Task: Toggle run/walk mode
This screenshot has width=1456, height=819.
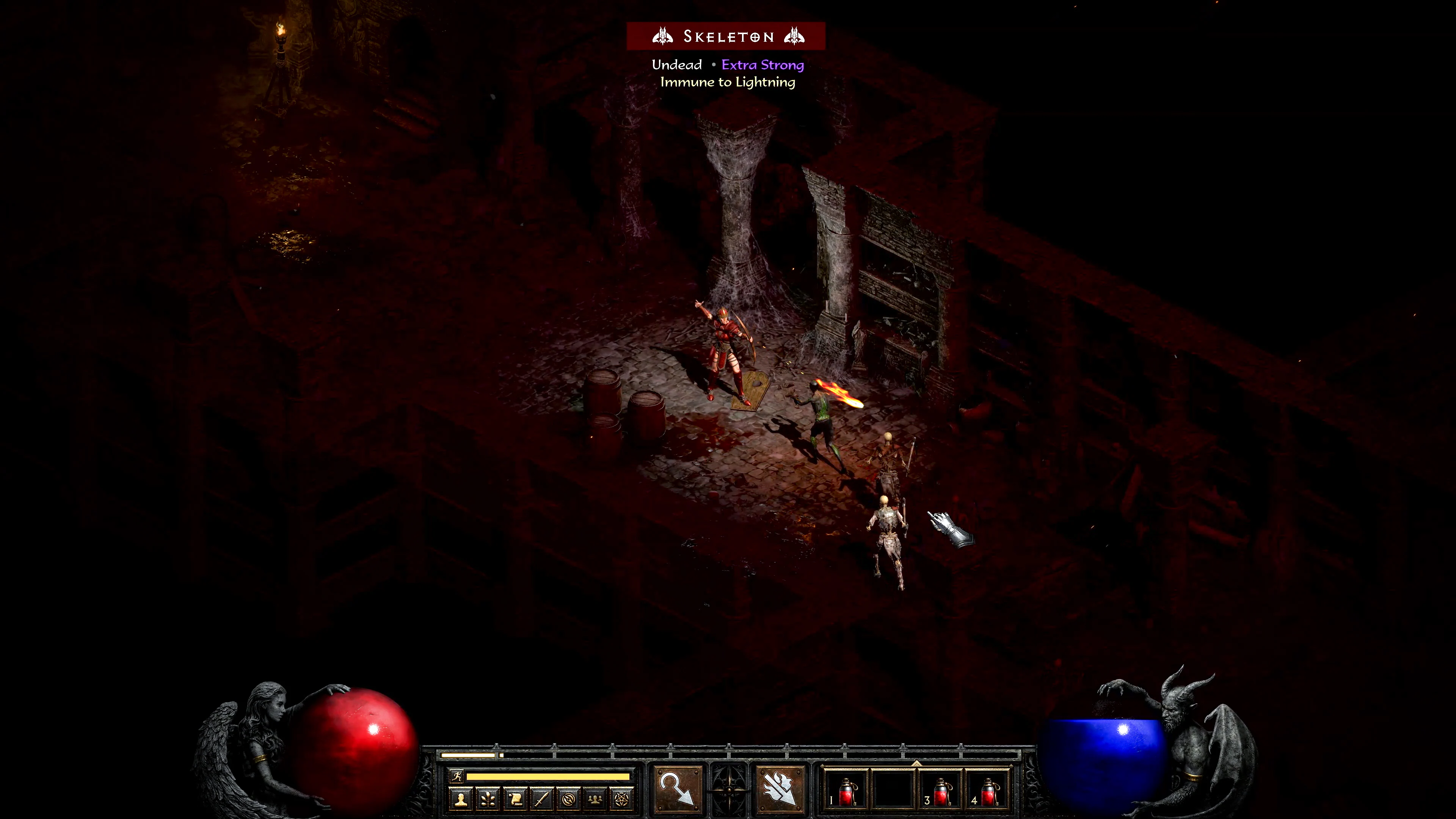Action: (x=458, y=777)
